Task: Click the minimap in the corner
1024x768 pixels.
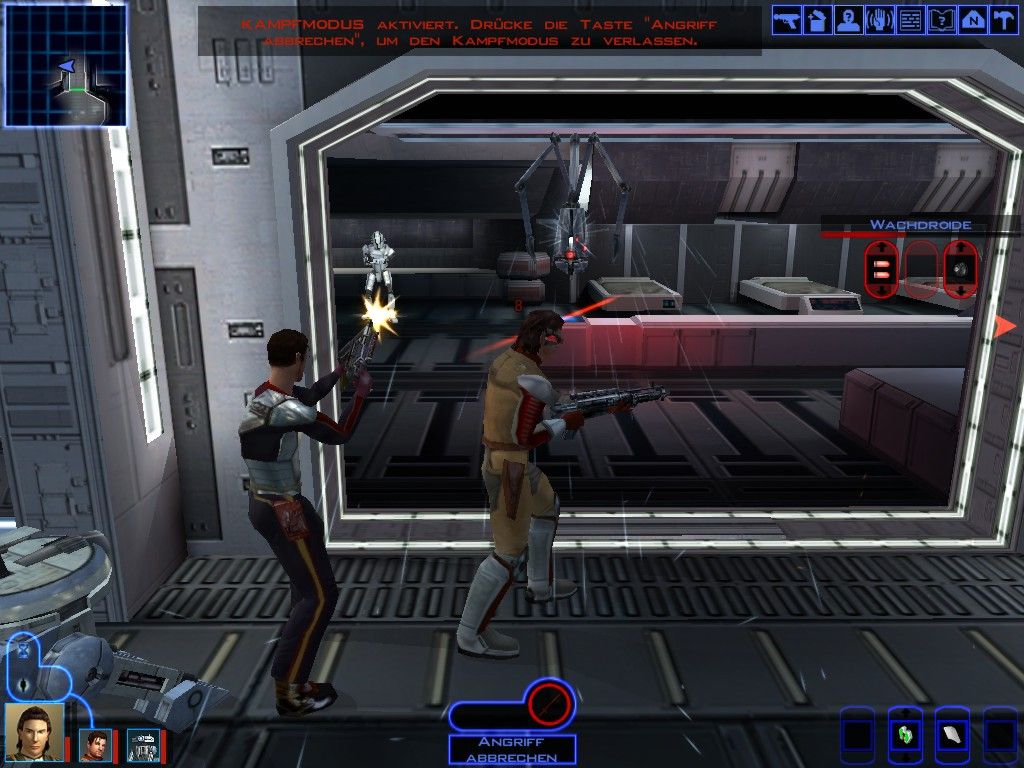Action: 66,65
